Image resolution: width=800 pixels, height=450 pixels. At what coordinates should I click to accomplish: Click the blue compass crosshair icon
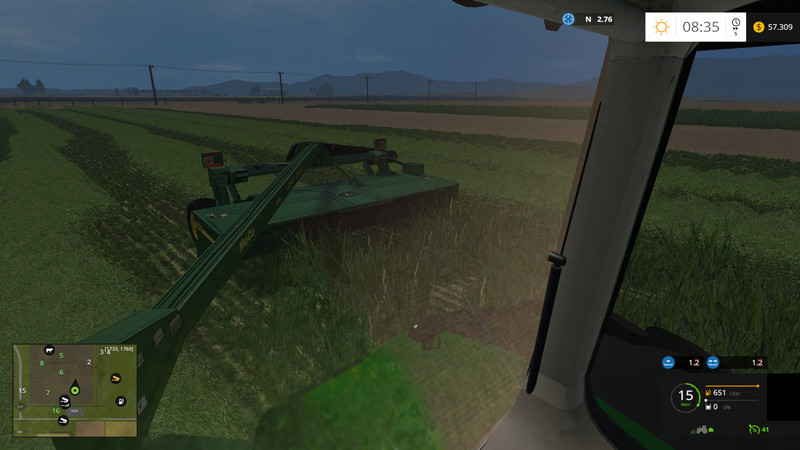tap(569, 19)
